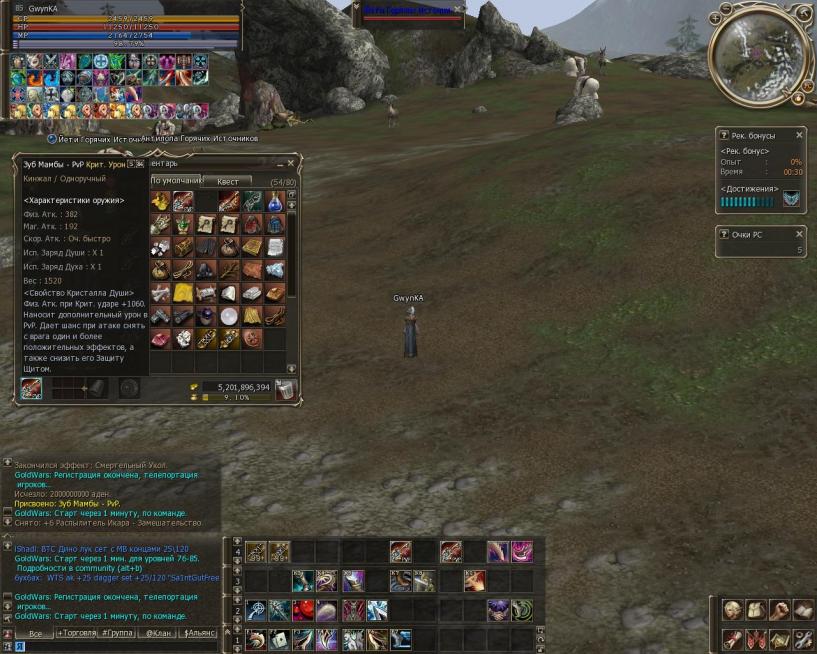Click the Достижения badge icon
The height and width of the screenshot is (654, 817).
tap(791, 200)
